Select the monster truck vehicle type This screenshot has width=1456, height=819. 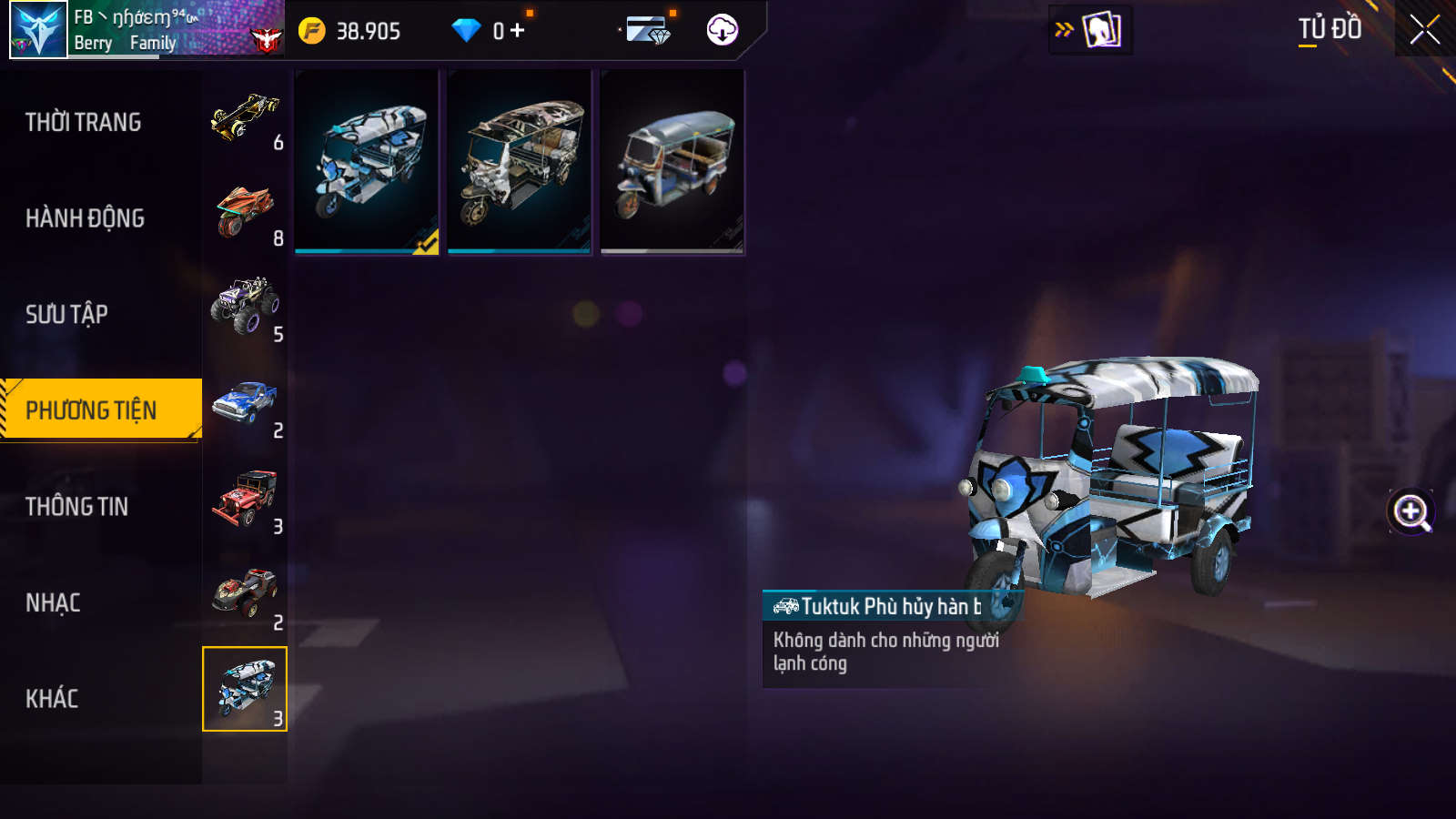coord(245,308)
